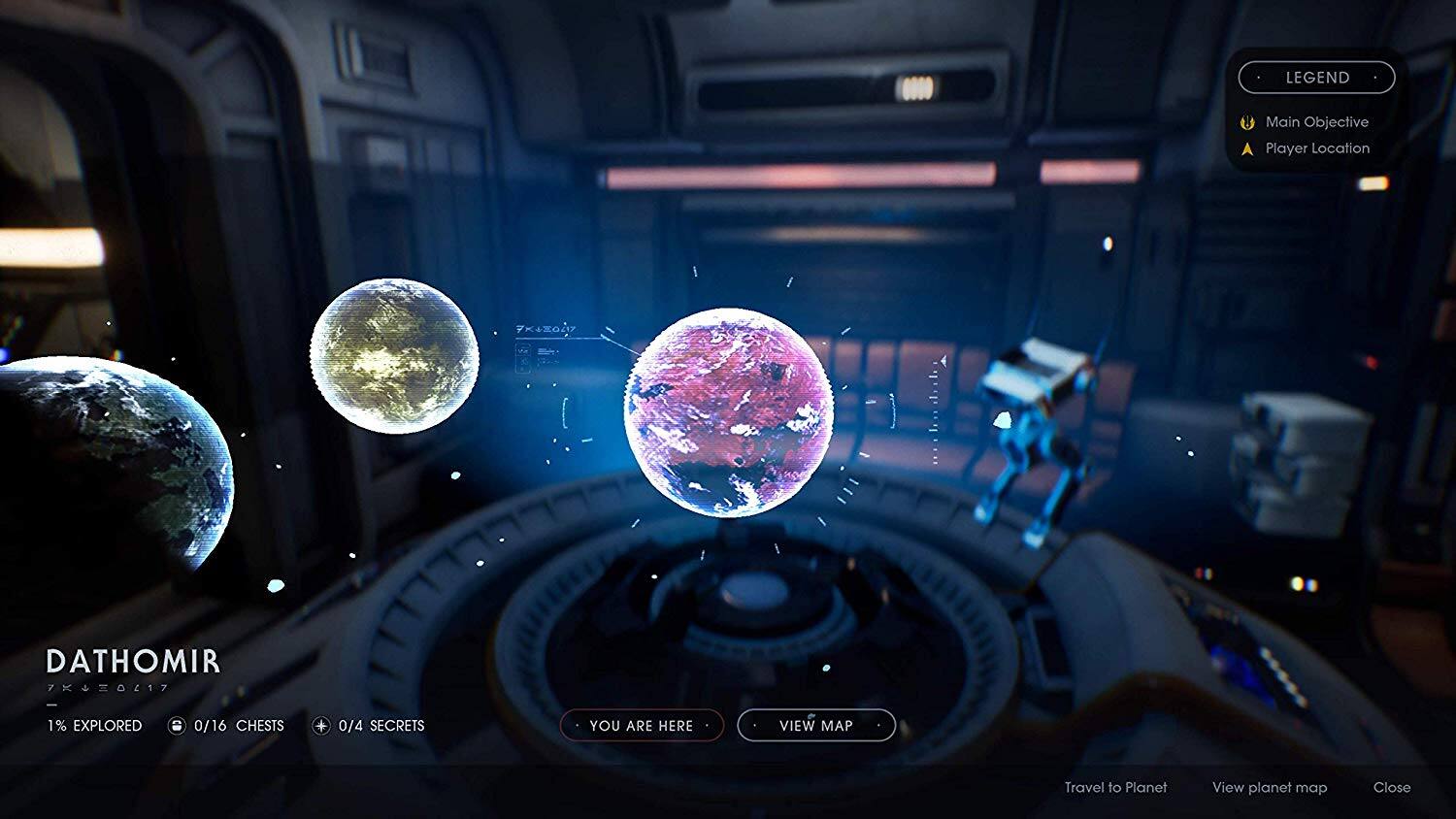Open the 0/4 SECRETS breakdown
This screenshot has height=819, width=1456.
tap(382, 725)
